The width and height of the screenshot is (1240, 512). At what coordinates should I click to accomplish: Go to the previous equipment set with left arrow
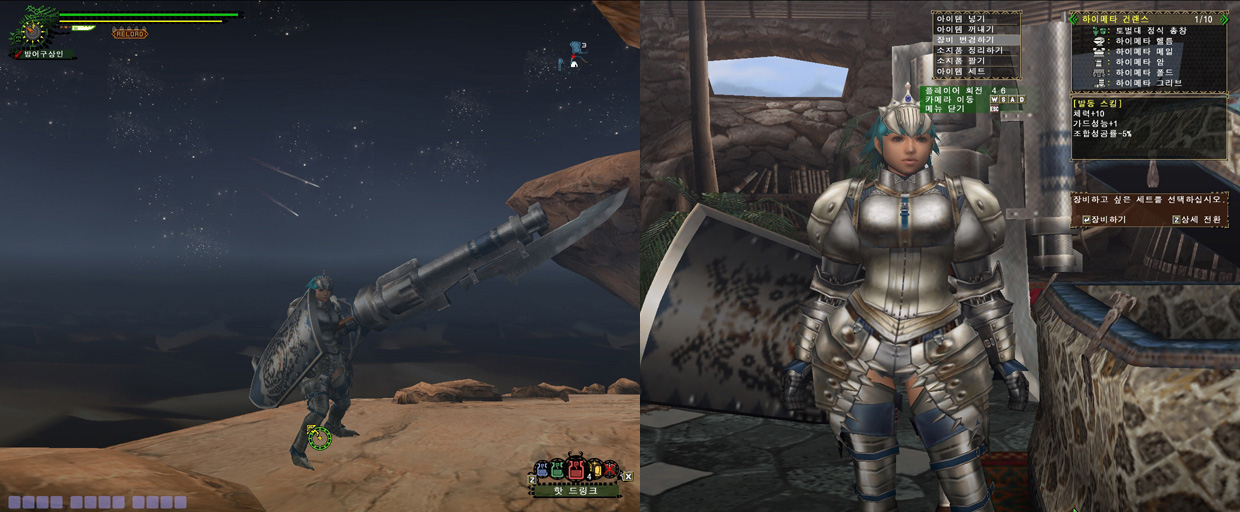(x=1074, y=18)
